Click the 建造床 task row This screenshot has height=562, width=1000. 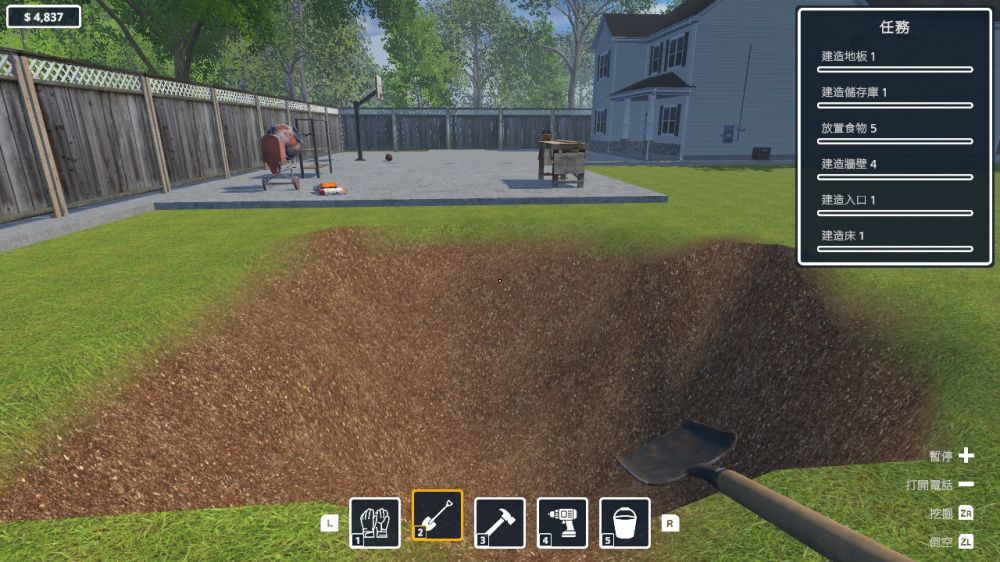coord(895,240)
